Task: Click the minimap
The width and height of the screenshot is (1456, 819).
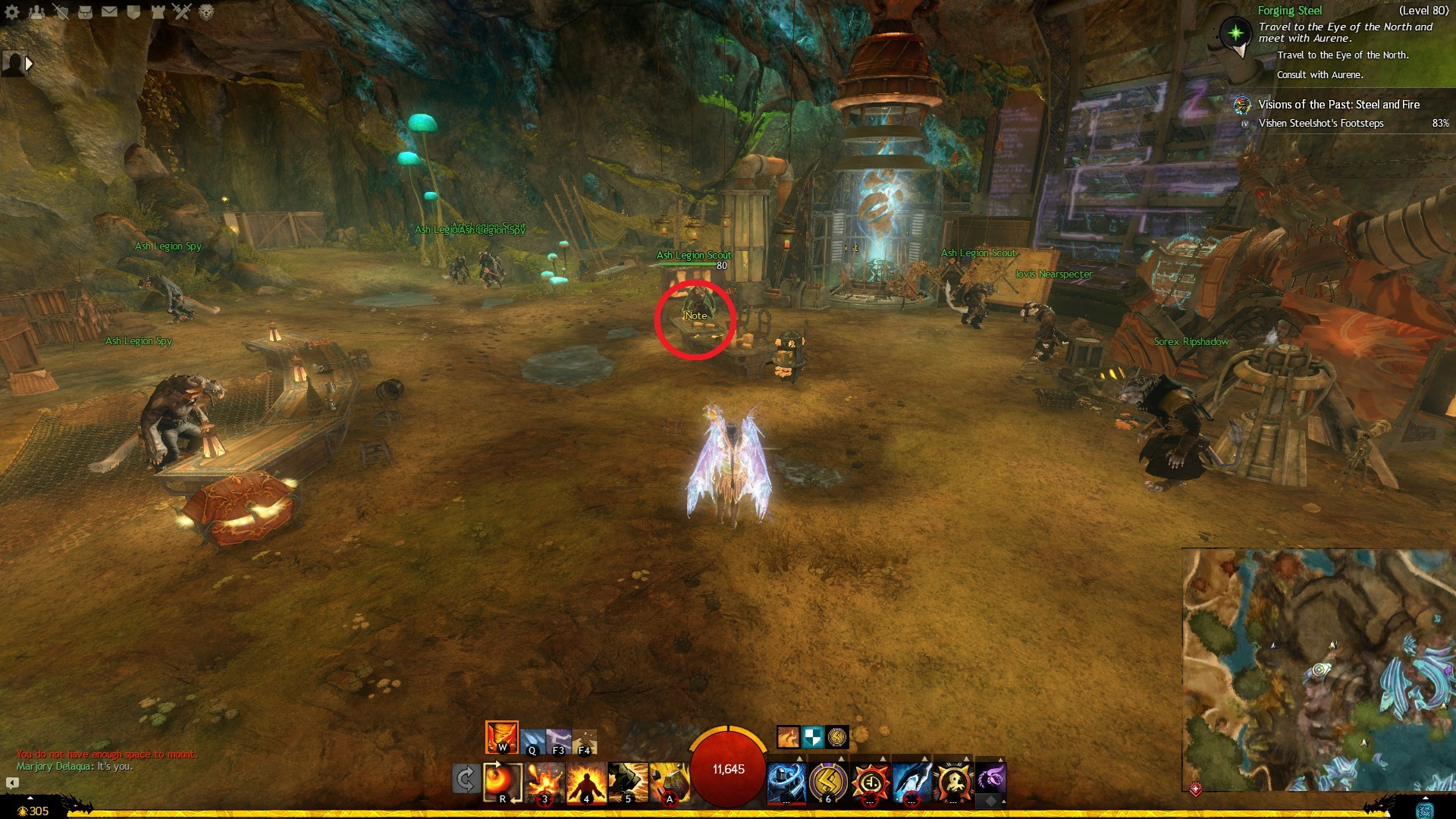Action: 1318,670
